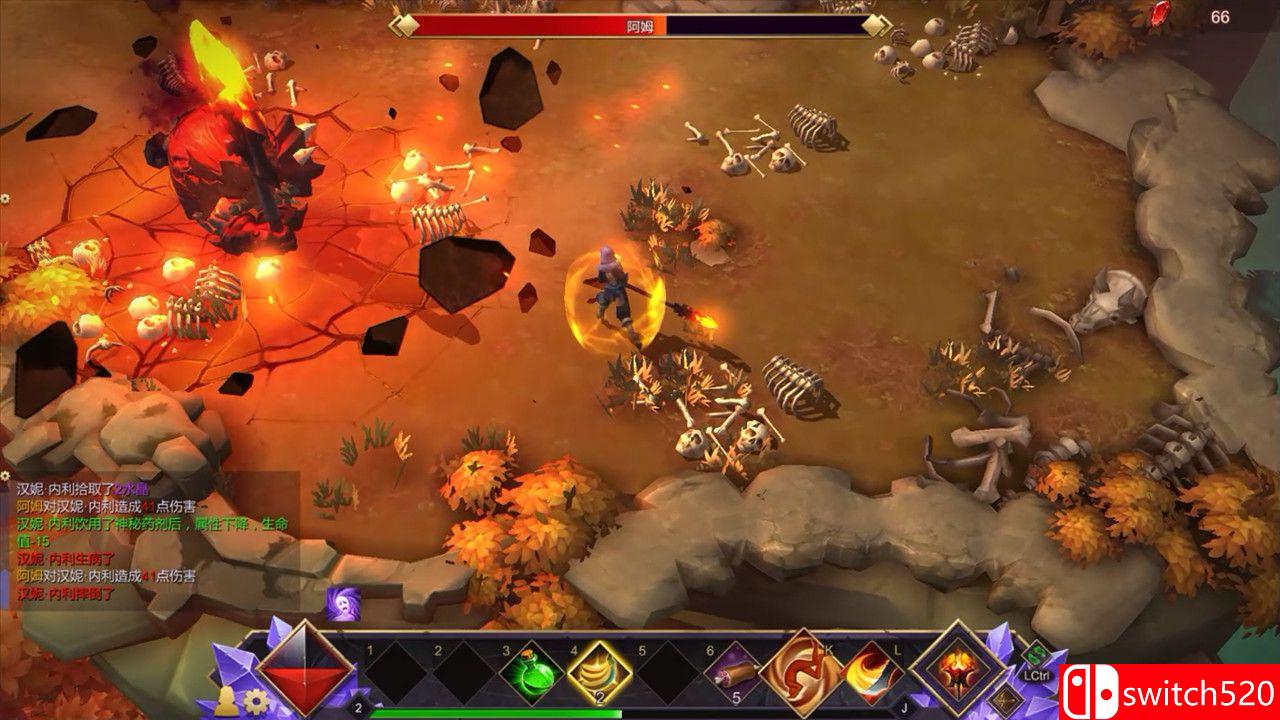Select the golden stacked item in slot 4
This screenshot has width=1280, height=720.
pyautogui.click(x=600, y=673)
